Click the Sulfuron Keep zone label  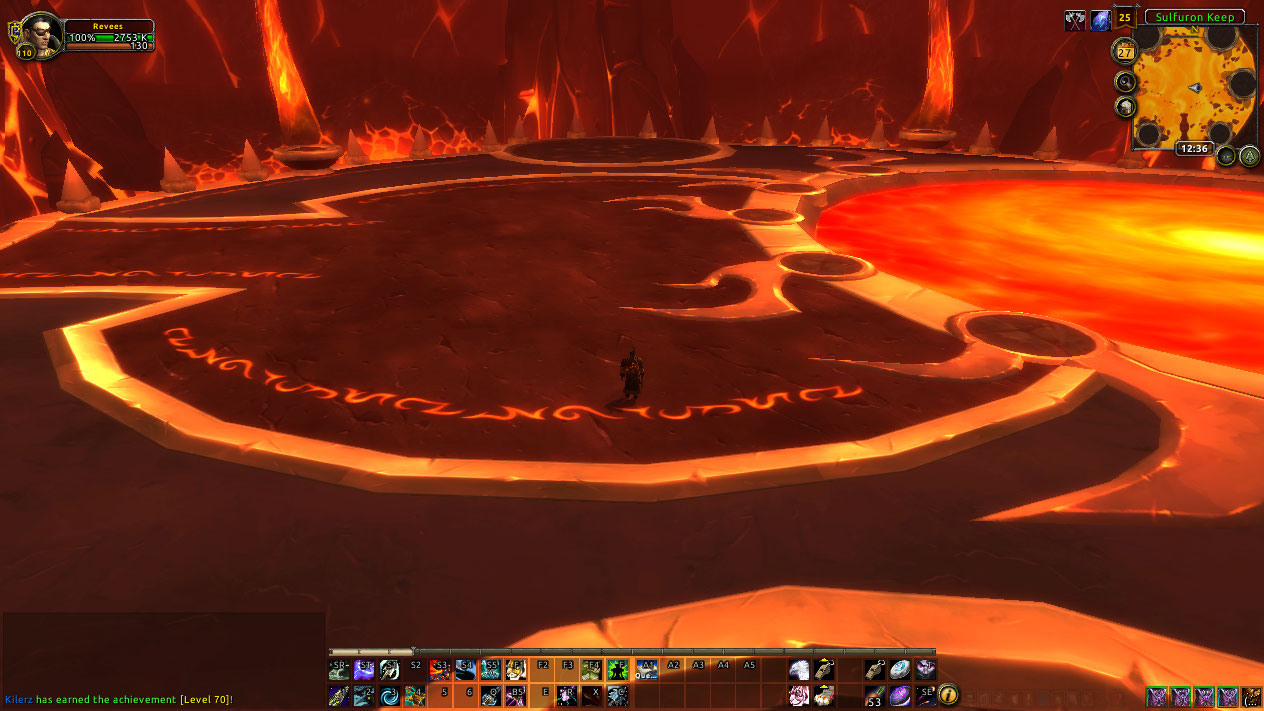click(1194, 17)
